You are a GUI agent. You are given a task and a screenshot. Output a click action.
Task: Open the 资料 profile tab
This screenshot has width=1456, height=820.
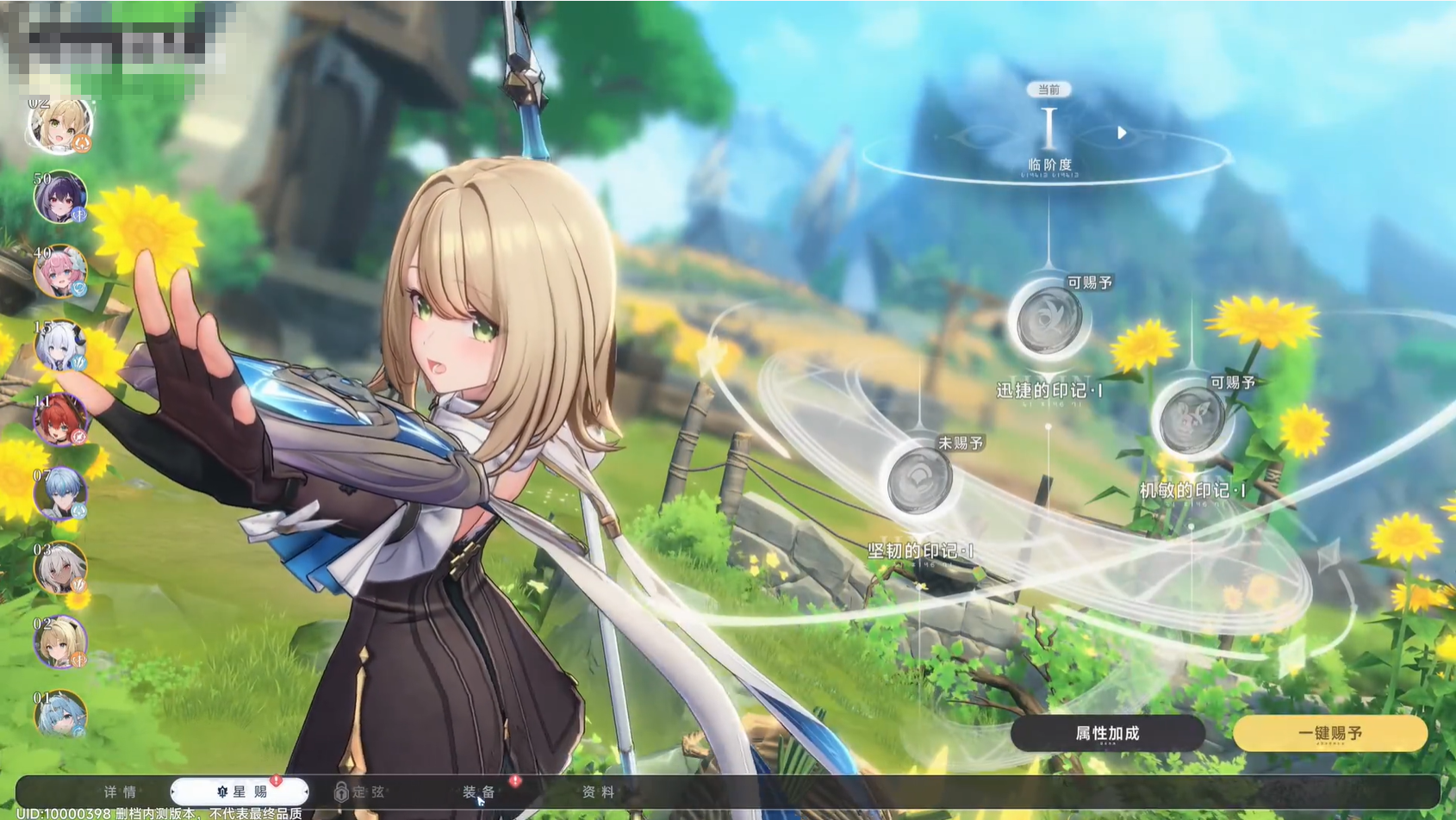598,792
